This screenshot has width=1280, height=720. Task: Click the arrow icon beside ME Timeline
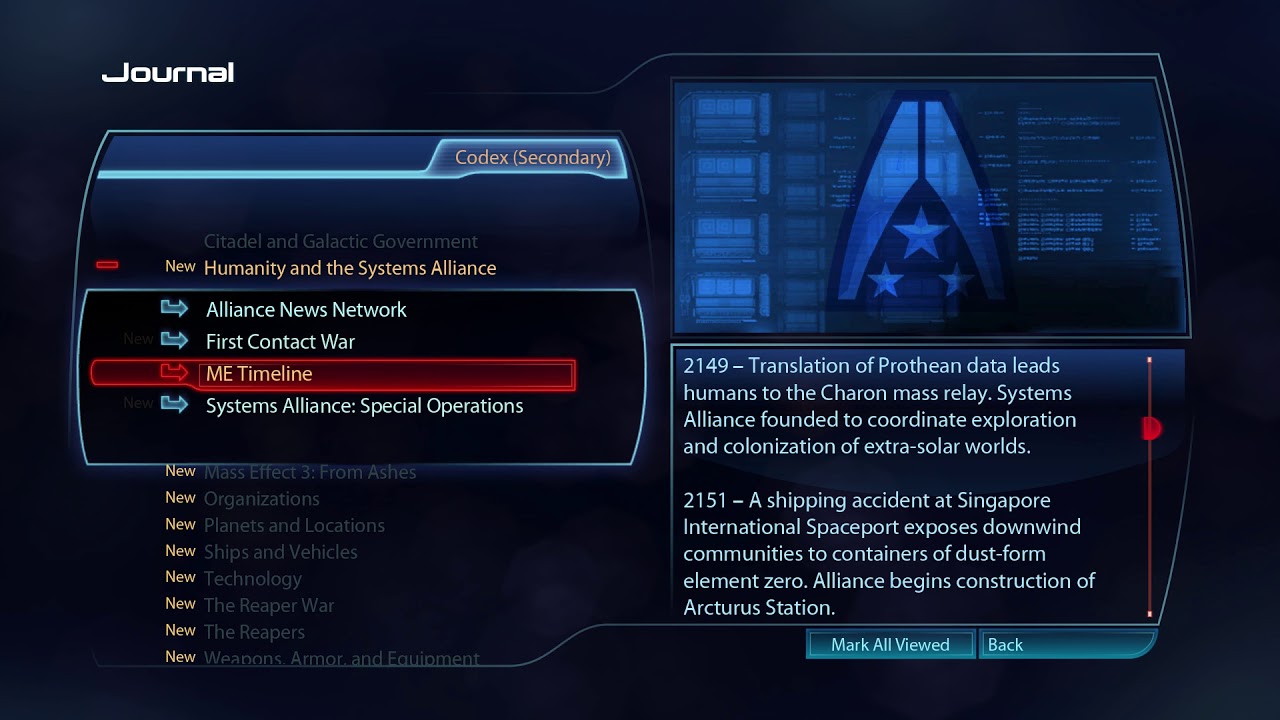(x=175, y=373)
